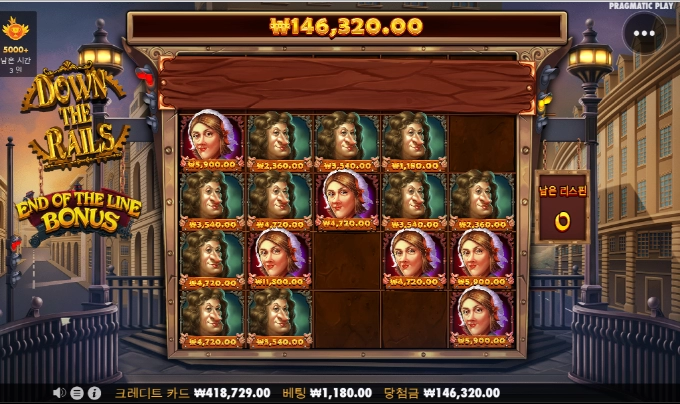Open the hamburger settings menu

(x=78, y=393)
